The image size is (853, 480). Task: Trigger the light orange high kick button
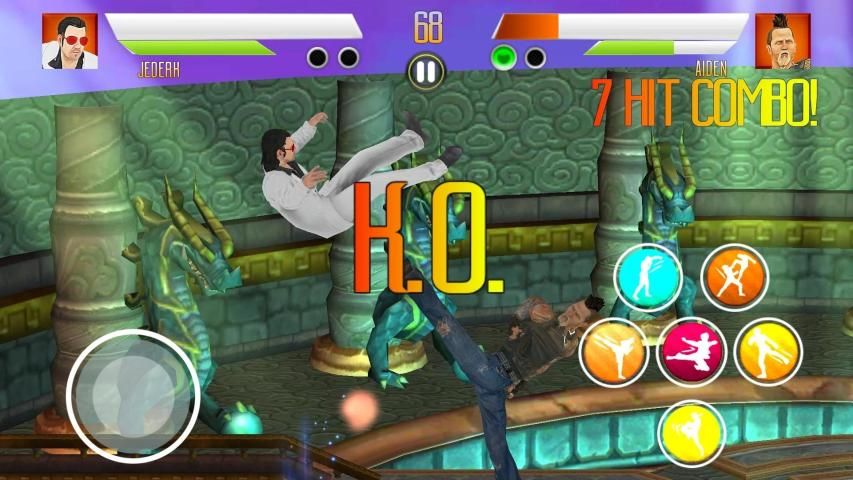613,352
